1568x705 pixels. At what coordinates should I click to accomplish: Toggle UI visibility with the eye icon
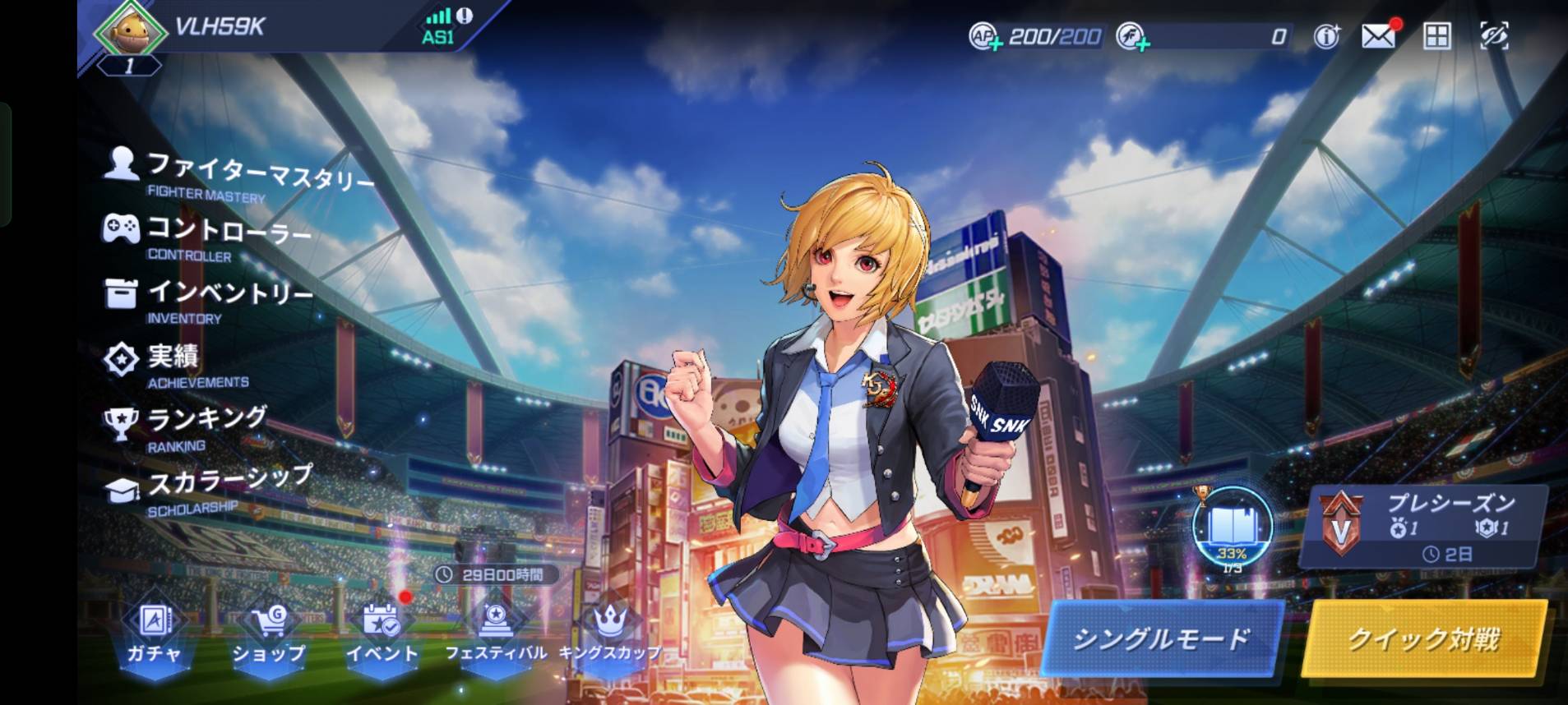click(x=1494, y=36)
